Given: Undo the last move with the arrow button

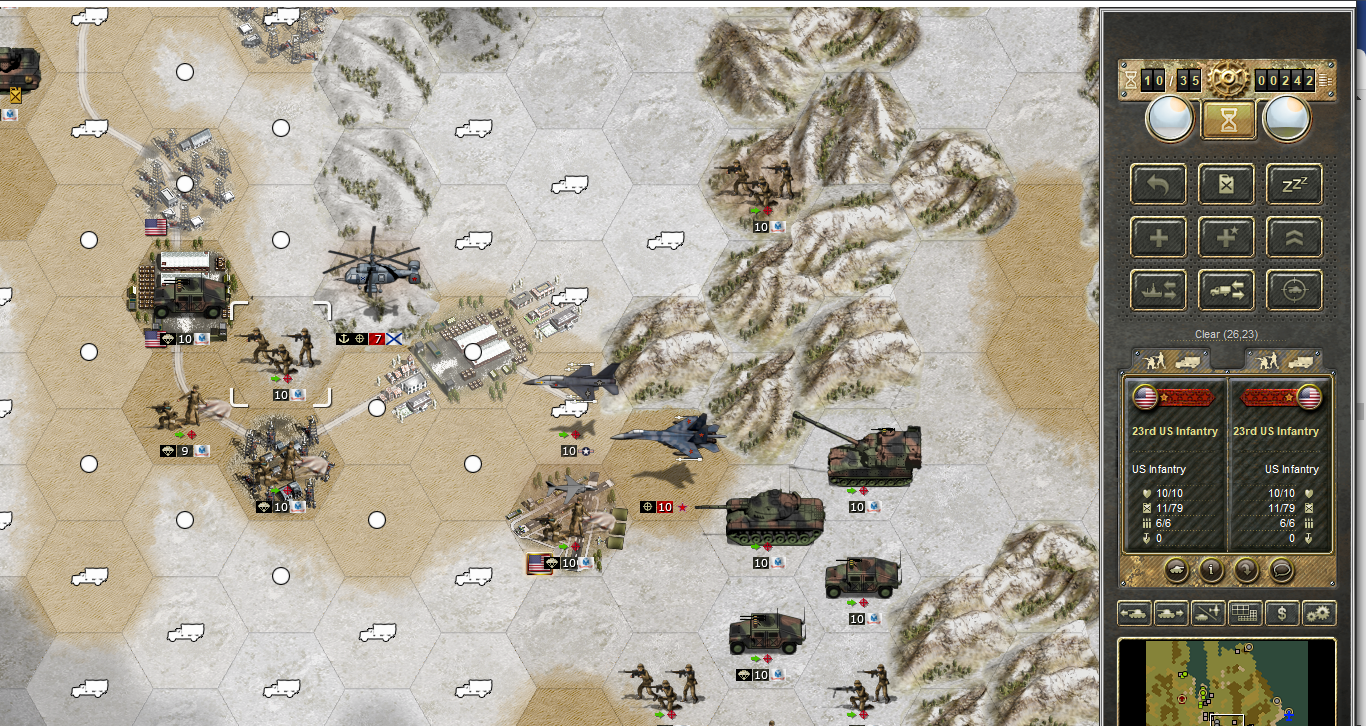Looking at the screenshot, I should tap(1158, 184).
